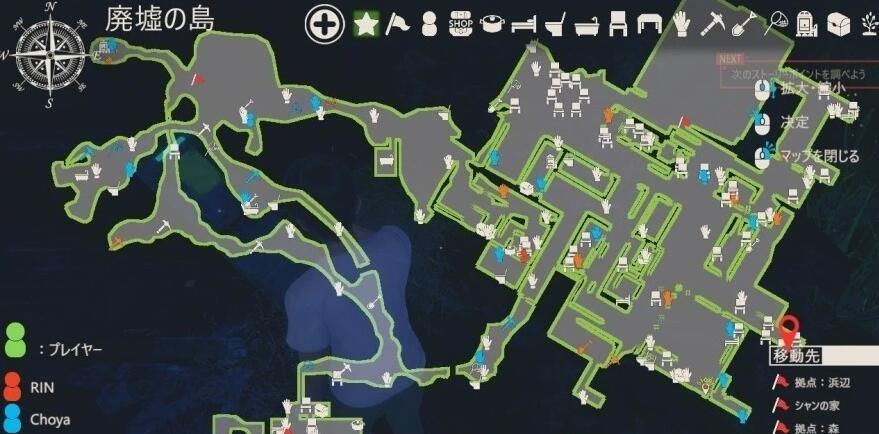Click the red destination pin on the map
The width and height of the screenshot is (879, 434).
(x=790, y=329)
